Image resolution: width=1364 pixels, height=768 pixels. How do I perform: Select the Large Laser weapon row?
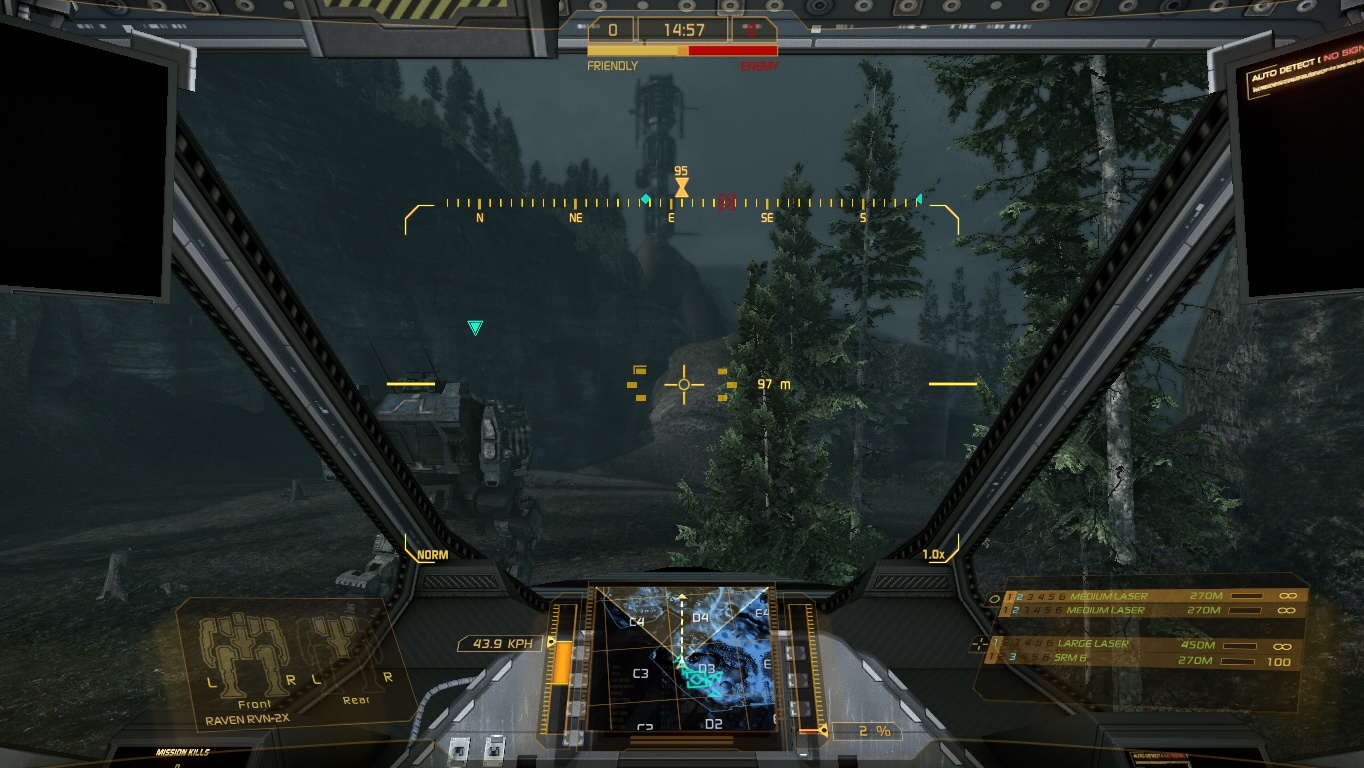tap(1140, 644)
